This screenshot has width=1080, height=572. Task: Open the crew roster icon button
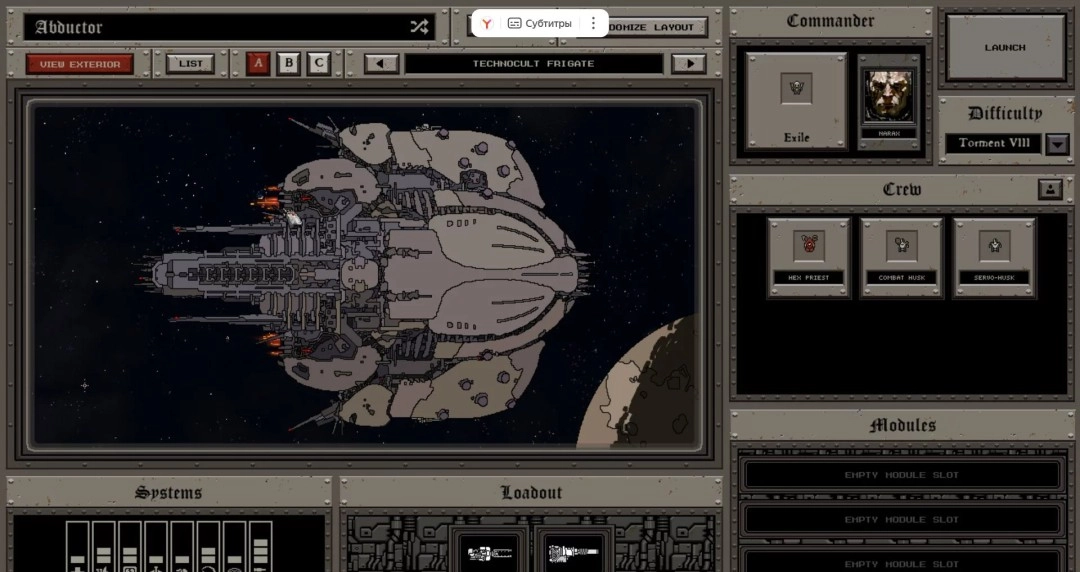[1049, 189]
